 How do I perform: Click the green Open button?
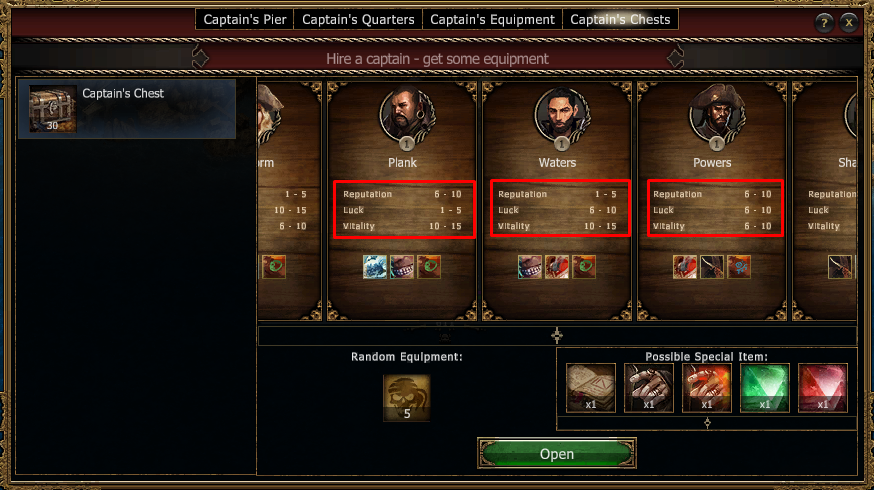(556, 454)
